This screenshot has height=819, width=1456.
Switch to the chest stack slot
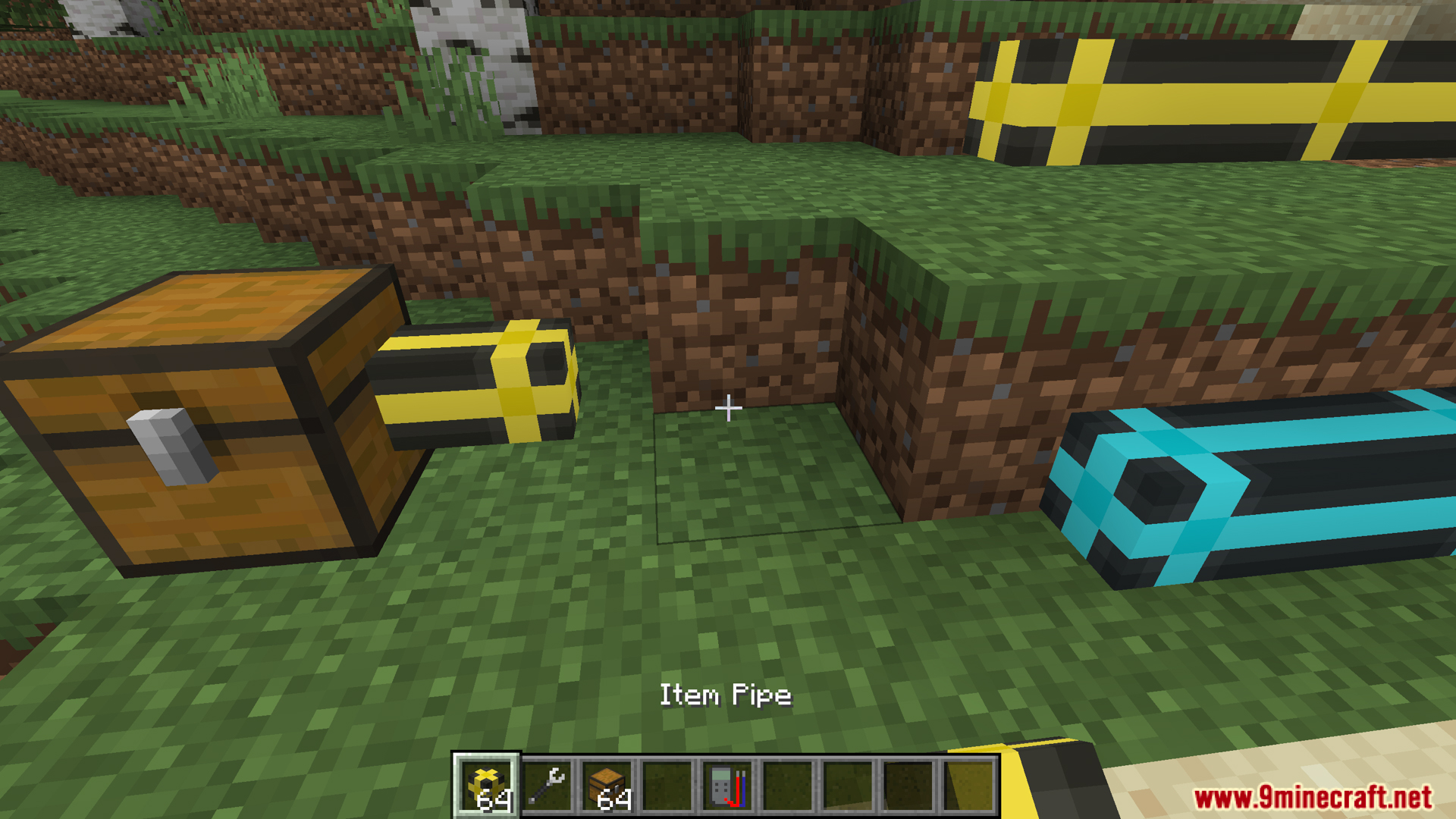(607, 786)
